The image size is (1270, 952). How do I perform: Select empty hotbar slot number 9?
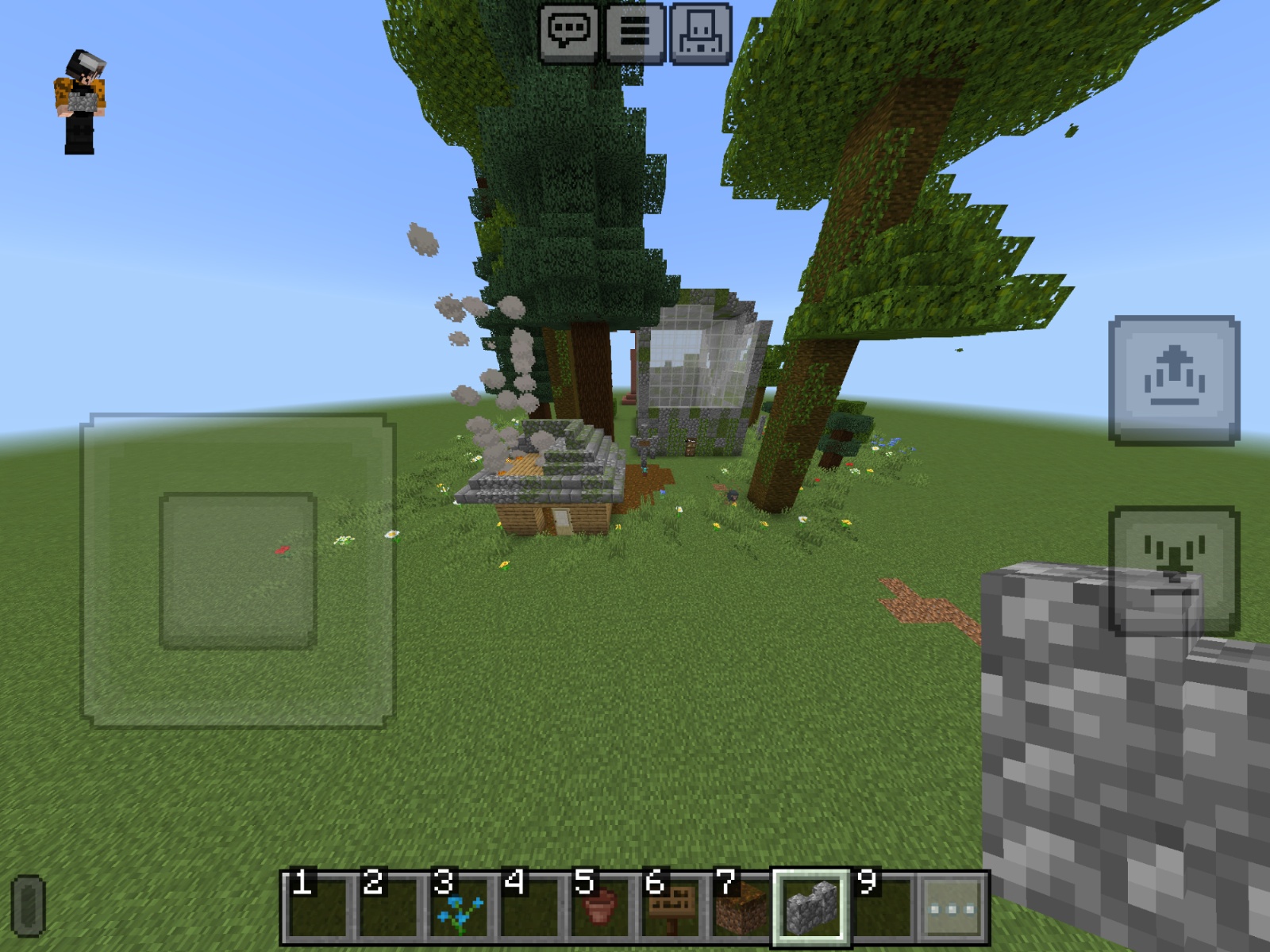pyautogui.click(x=882, y=908)
